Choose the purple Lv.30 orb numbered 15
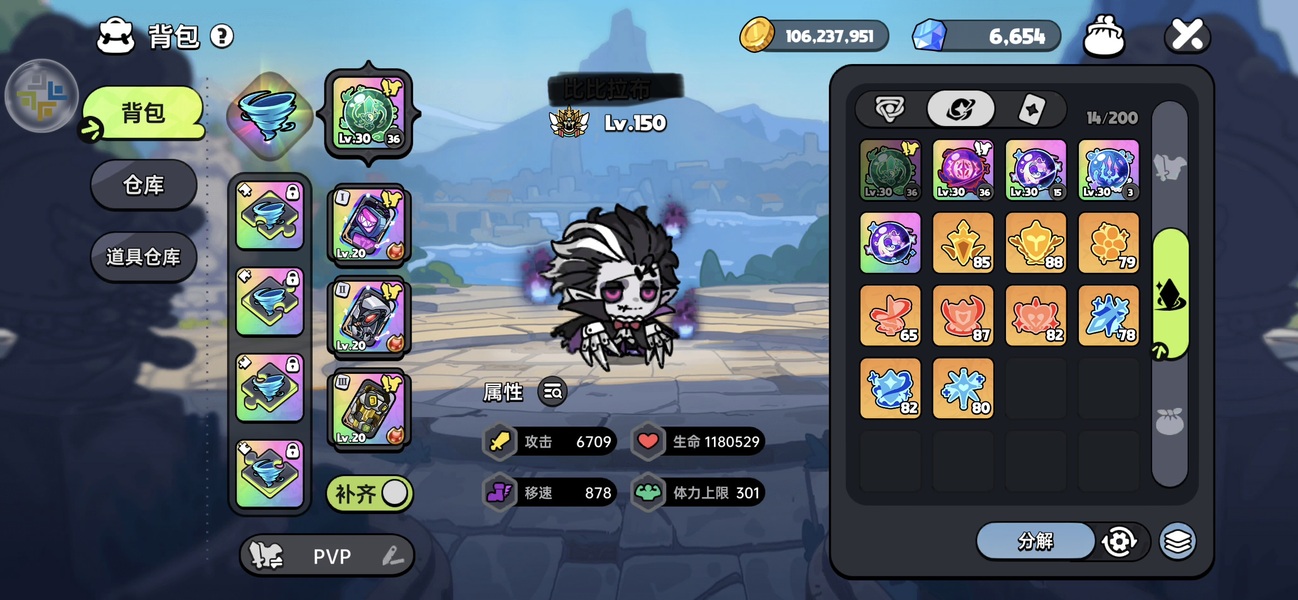The image size is (1298, 600). [1035, 170]
